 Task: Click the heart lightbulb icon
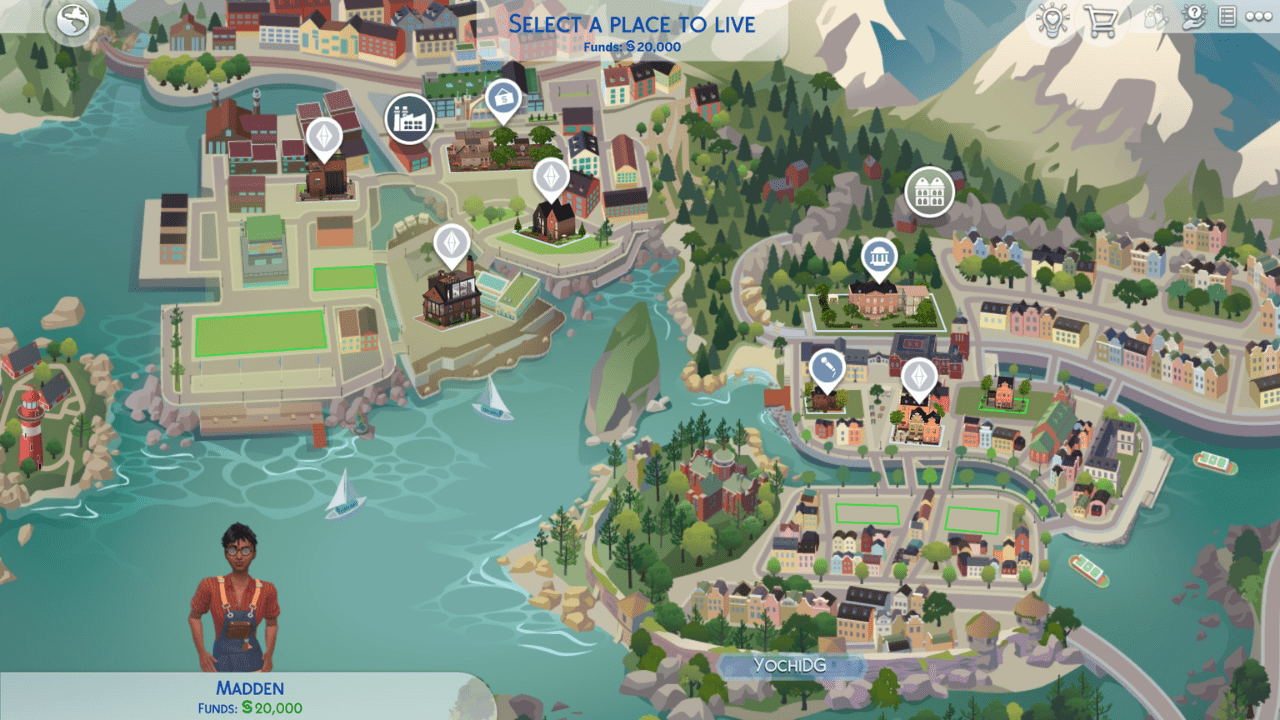pos(1052,20)
